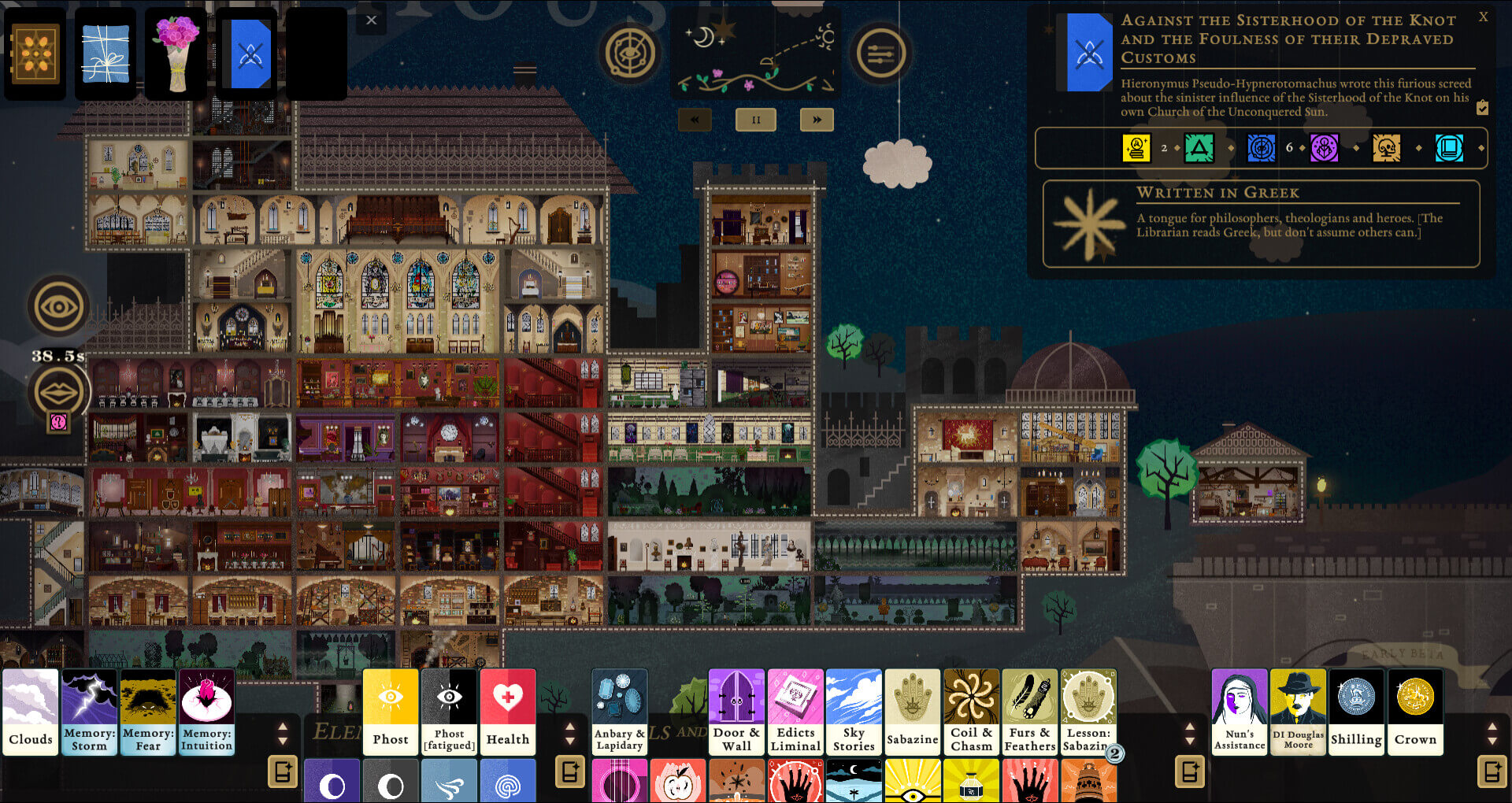Expand the tray icon at the bottom-right corner
The height and width of the screenshot is (803, 1512).
tap(1492, 772)
